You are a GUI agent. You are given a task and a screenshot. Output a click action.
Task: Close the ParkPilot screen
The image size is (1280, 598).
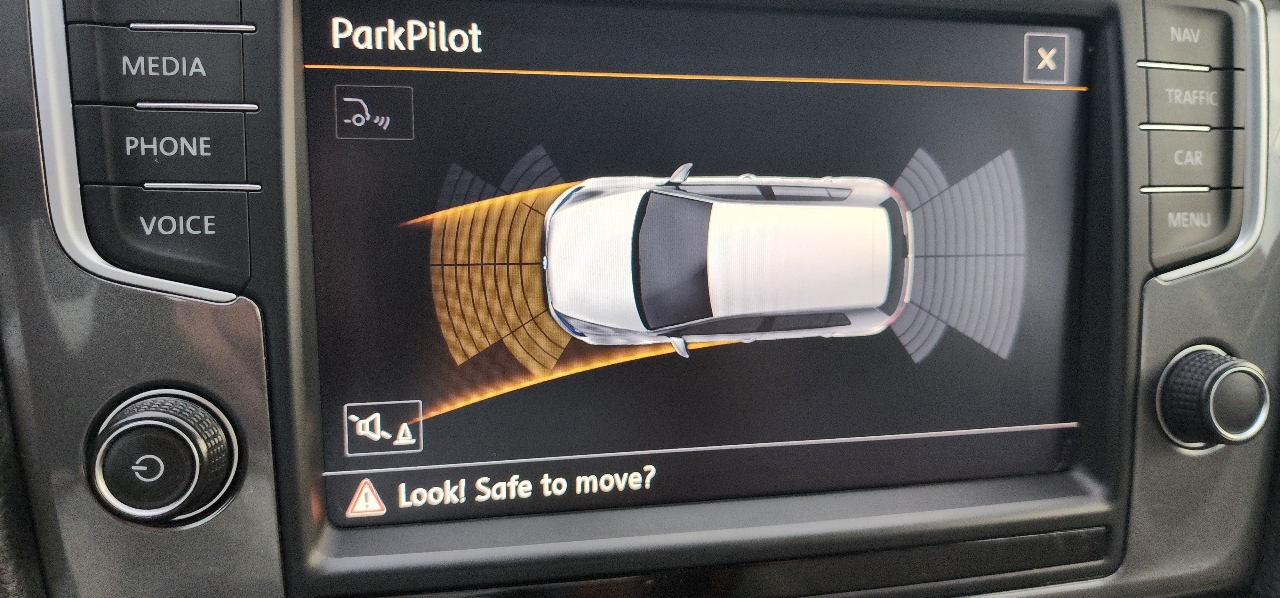point(1045,59)
